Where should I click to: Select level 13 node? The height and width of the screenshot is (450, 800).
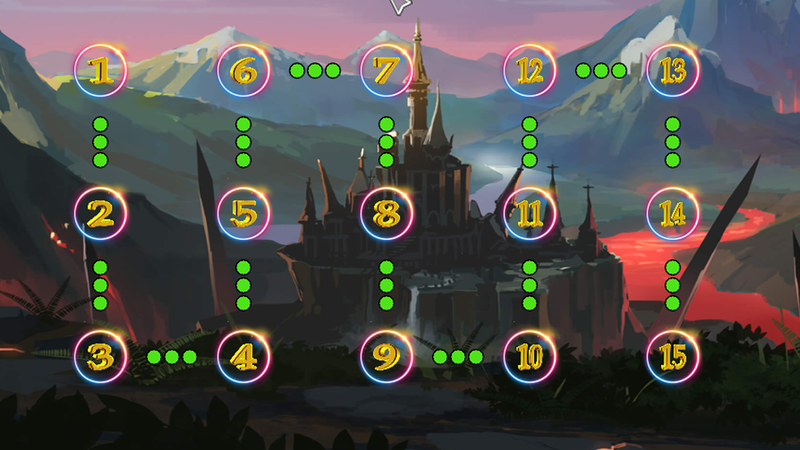[x=672, y=71]
